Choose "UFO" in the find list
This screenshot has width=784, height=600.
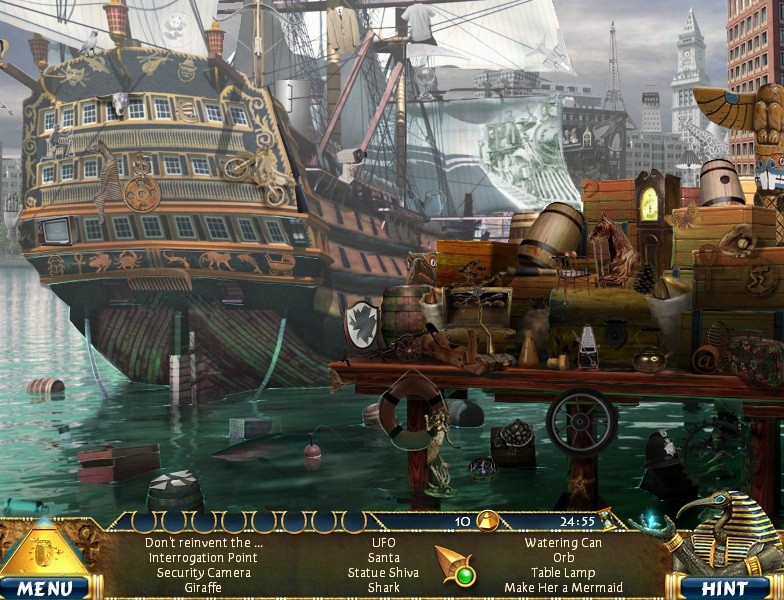383,543
